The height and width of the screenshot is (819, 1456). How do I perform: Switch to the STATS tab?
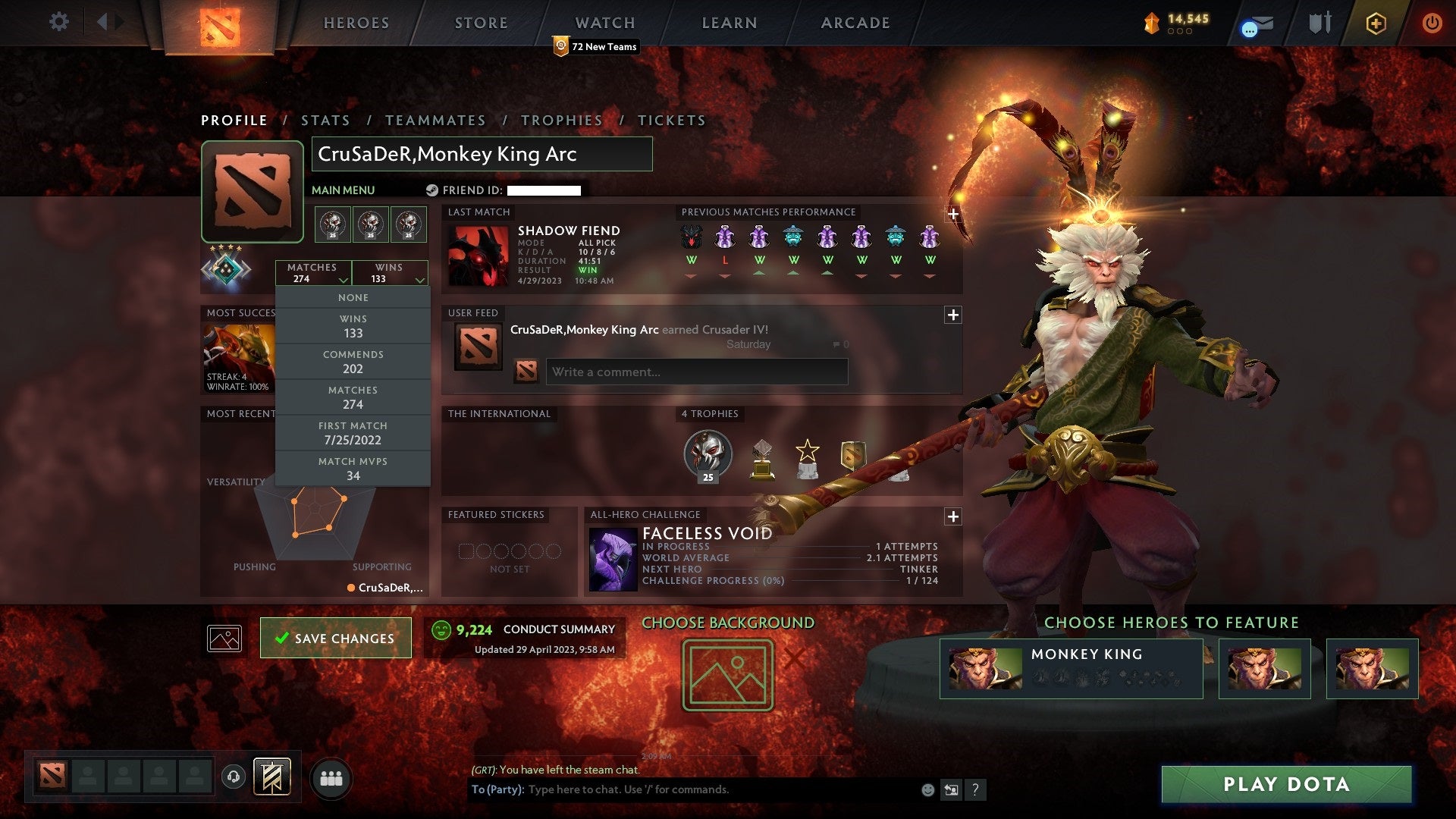coord(325,120)
